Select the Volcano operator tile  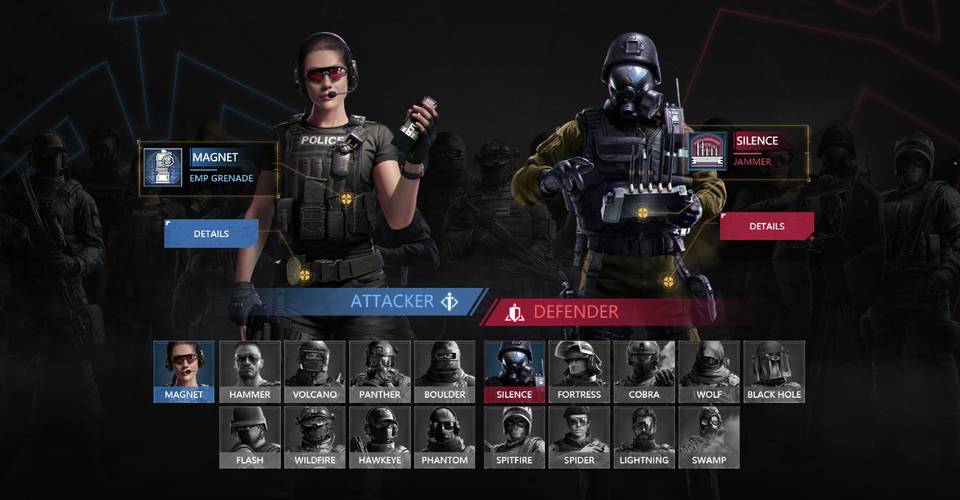(x=314, y=371)
